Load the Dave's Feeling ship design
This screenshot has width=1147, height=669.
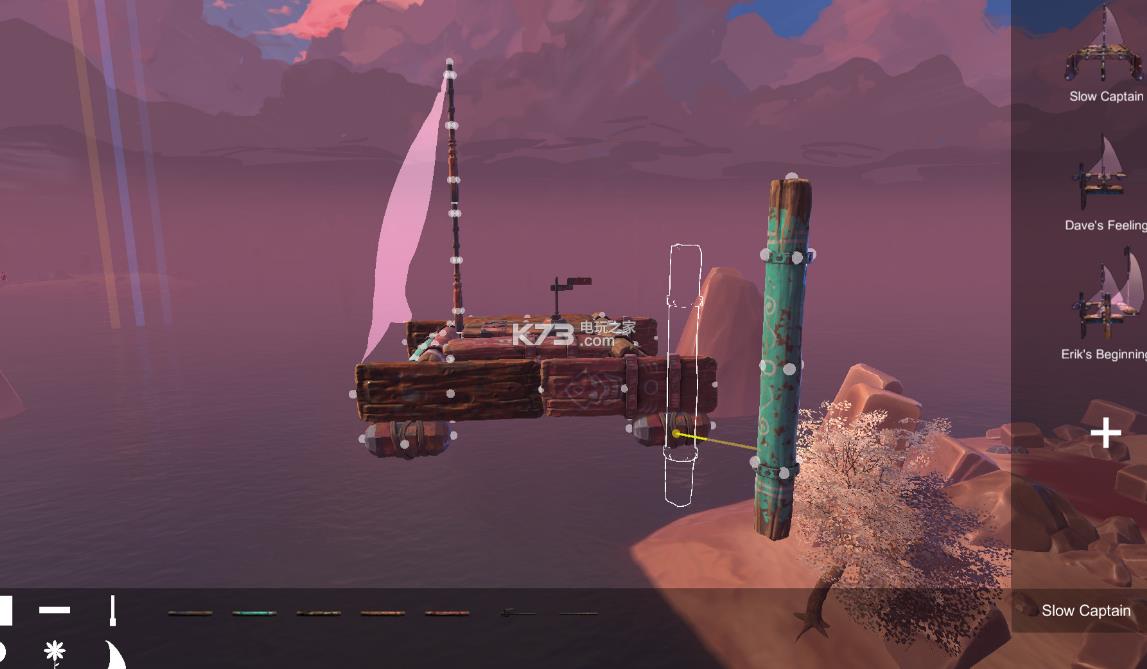click(x=1103, y=175)
